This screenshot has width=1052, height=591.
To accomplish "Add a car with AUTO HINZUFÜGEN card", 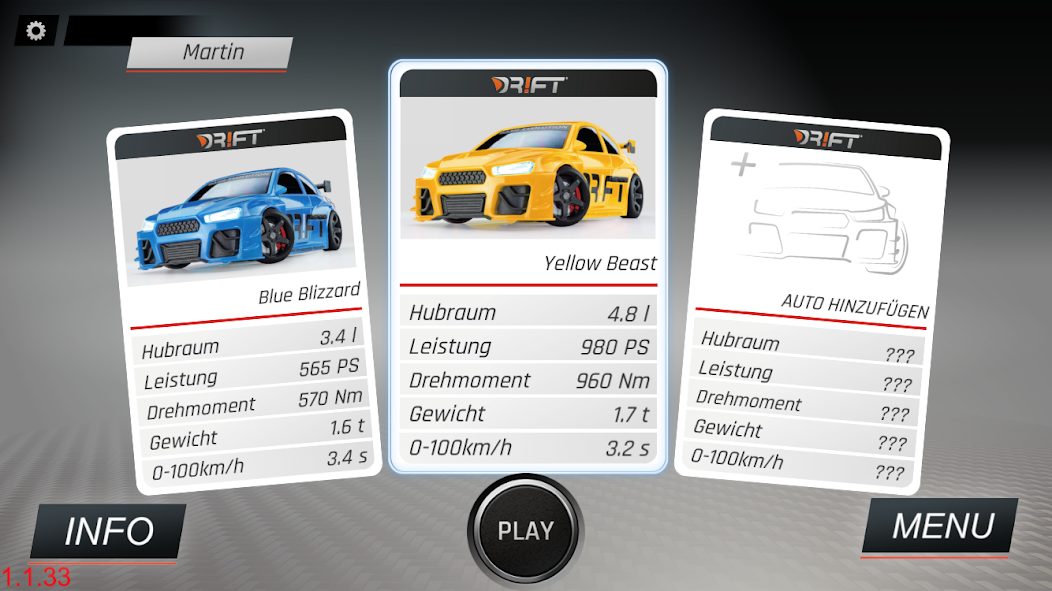I will [812, 300].
